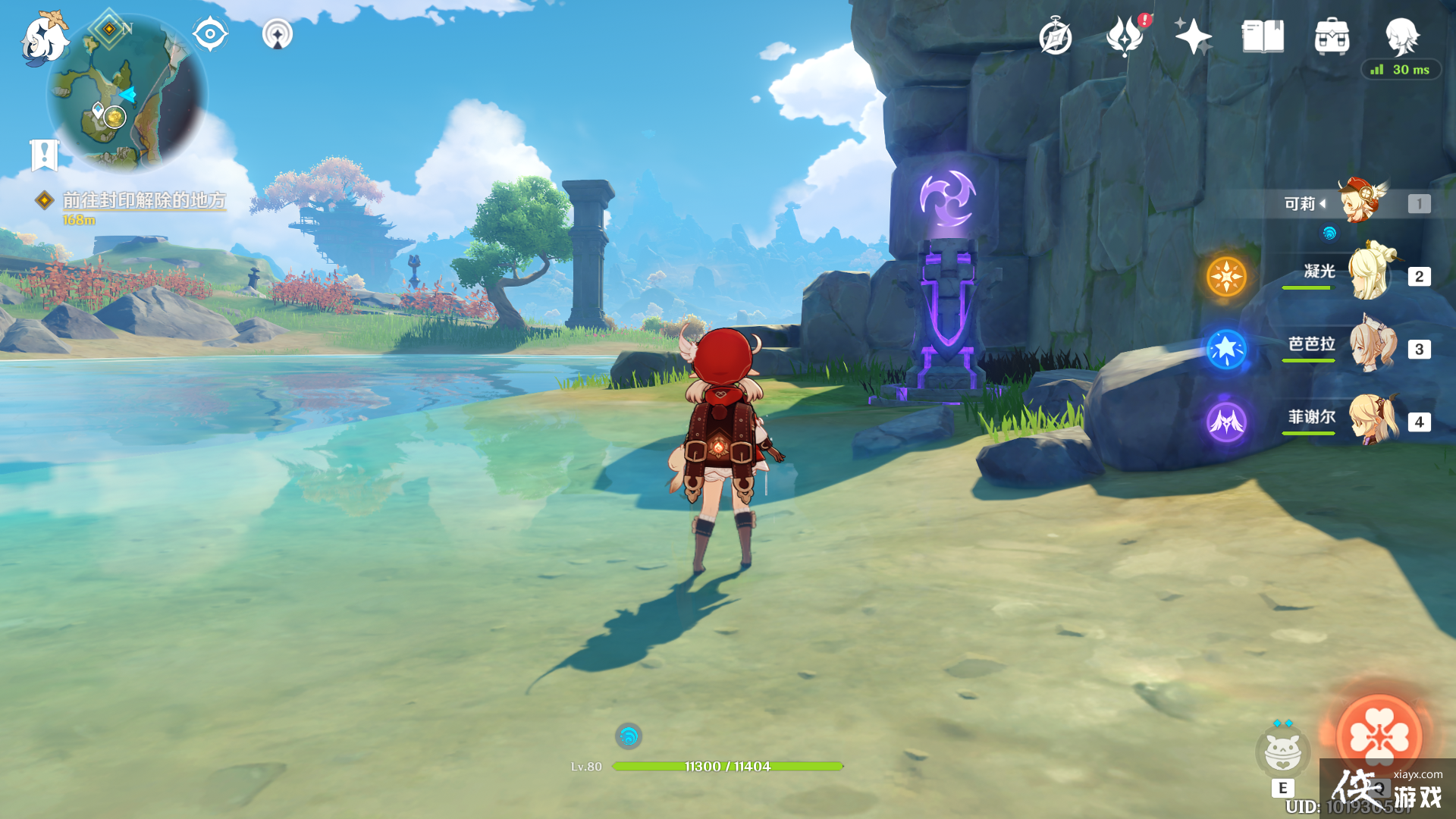Open the events icon with red alert

pos(1125,37)
